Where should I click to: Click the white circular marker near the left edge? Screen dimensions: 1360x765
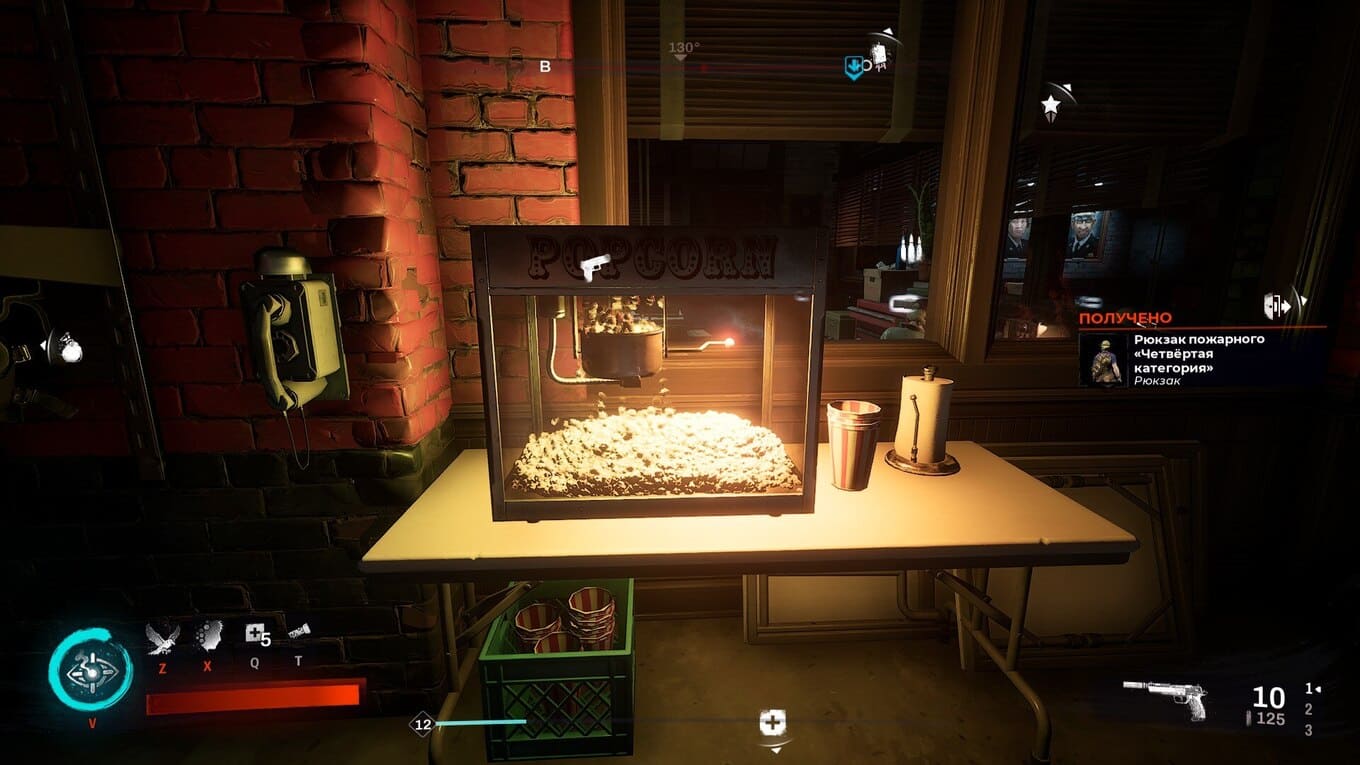tap(68, 348)
